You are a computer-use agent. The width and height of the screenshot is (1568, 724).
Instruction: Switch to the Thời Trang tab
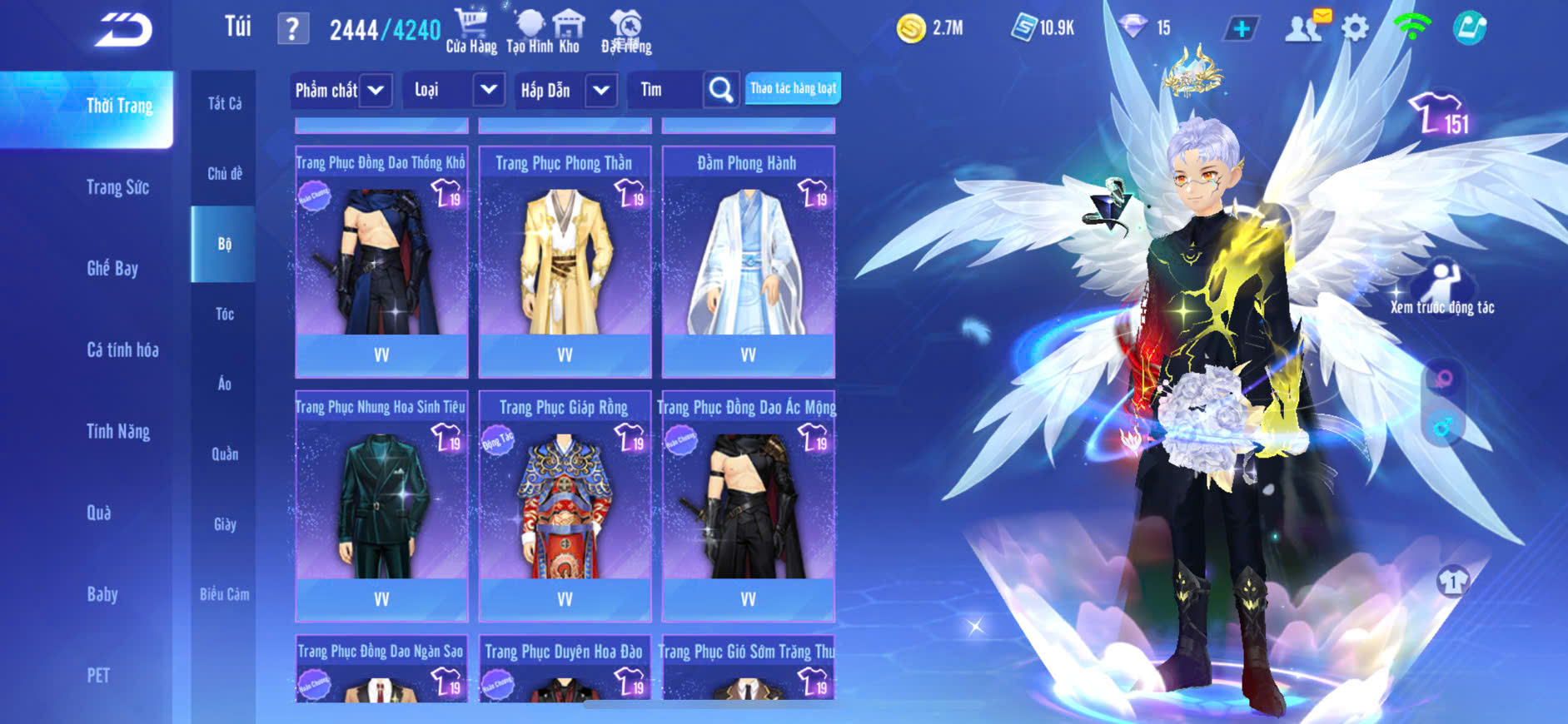[x=119, y=107]
